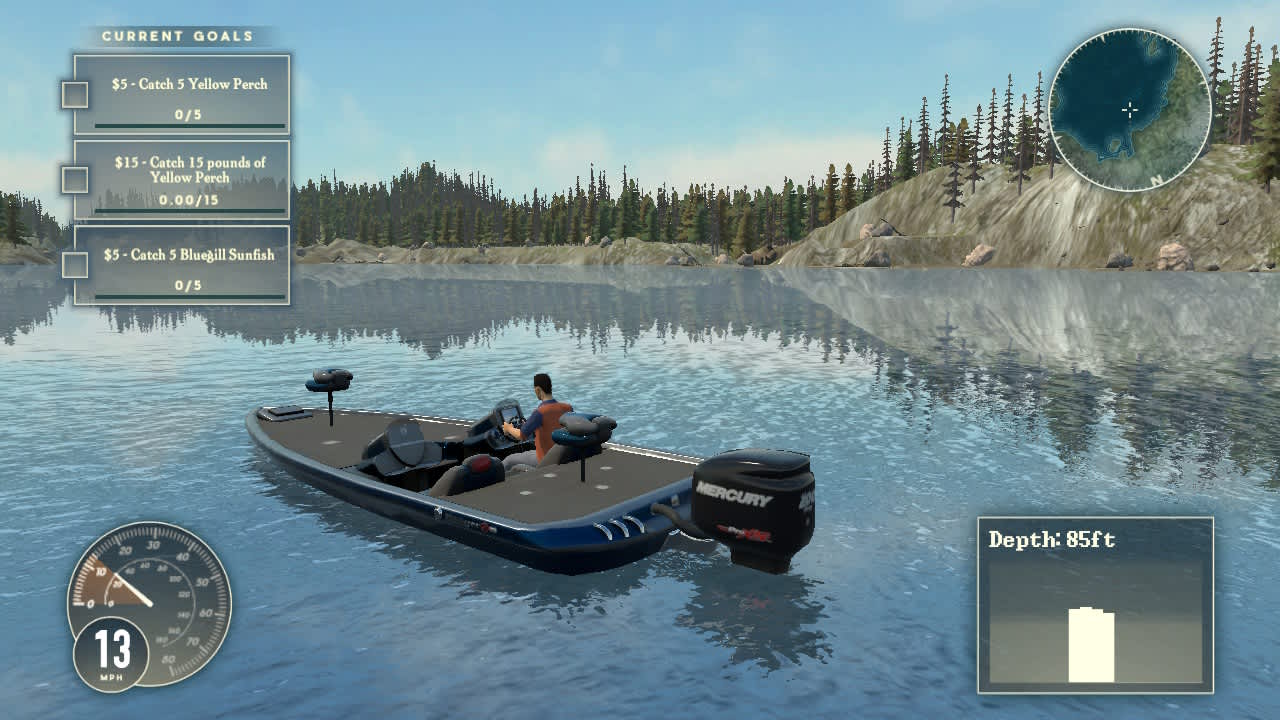Choose the Catch 5 Bluegill Sunfish goal

[x=182, y=264]
